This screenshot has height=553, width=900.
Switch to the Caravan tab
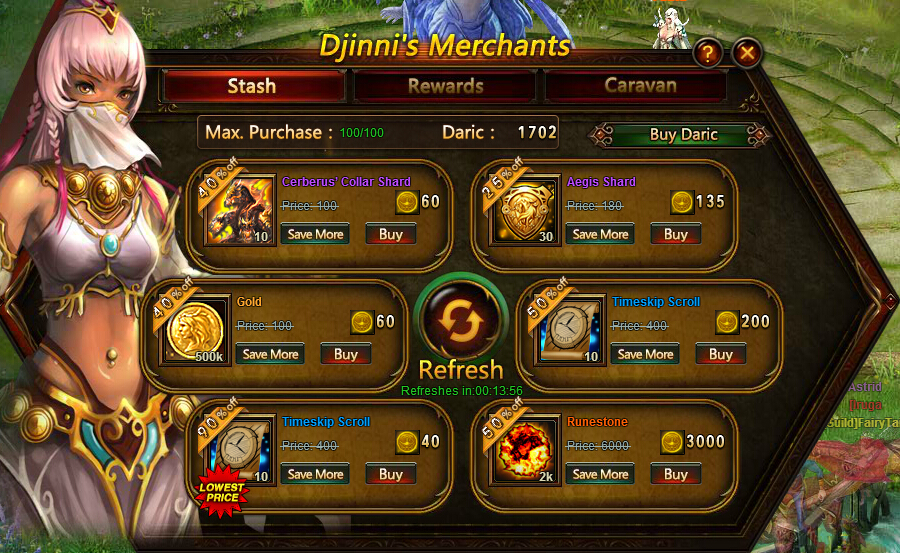pos(639,86)
